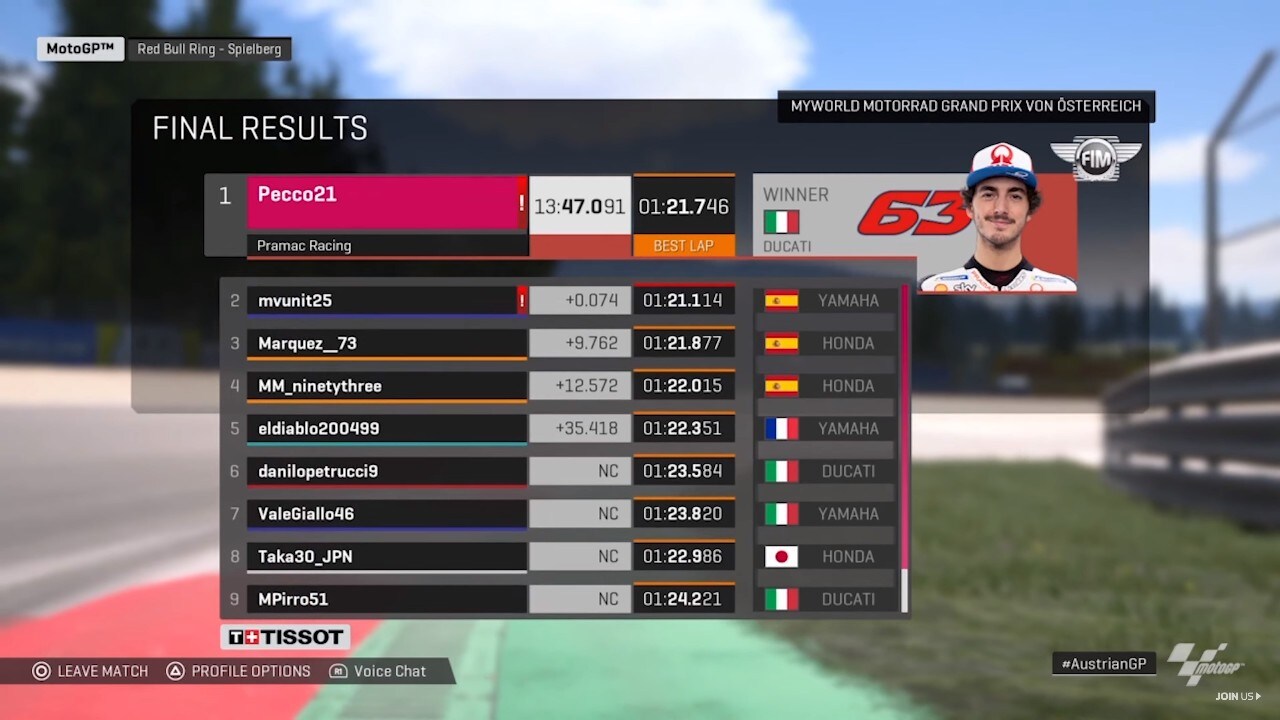
Task: Select MPirro51's result row
Action: (x=386, y=599)
